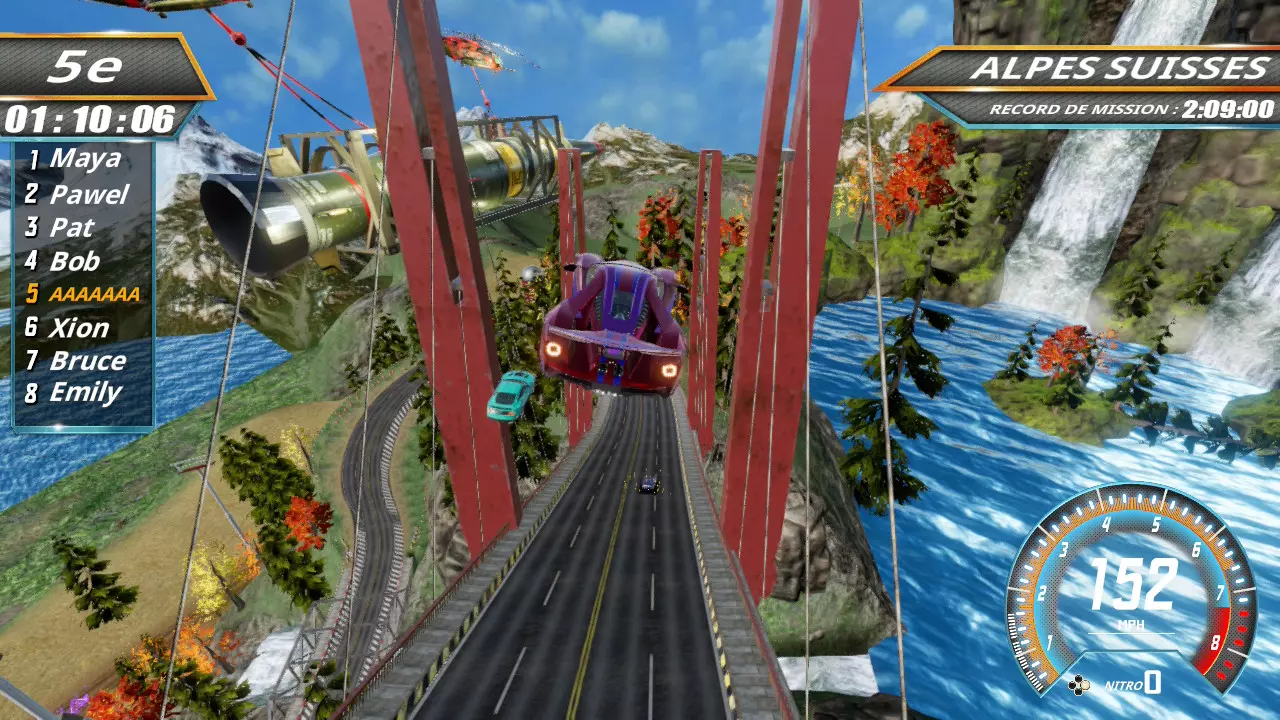Select Maya in the leaderboard
This screenshot has width=1280, height=720.
pyautogui.click(x=85, y=159)
